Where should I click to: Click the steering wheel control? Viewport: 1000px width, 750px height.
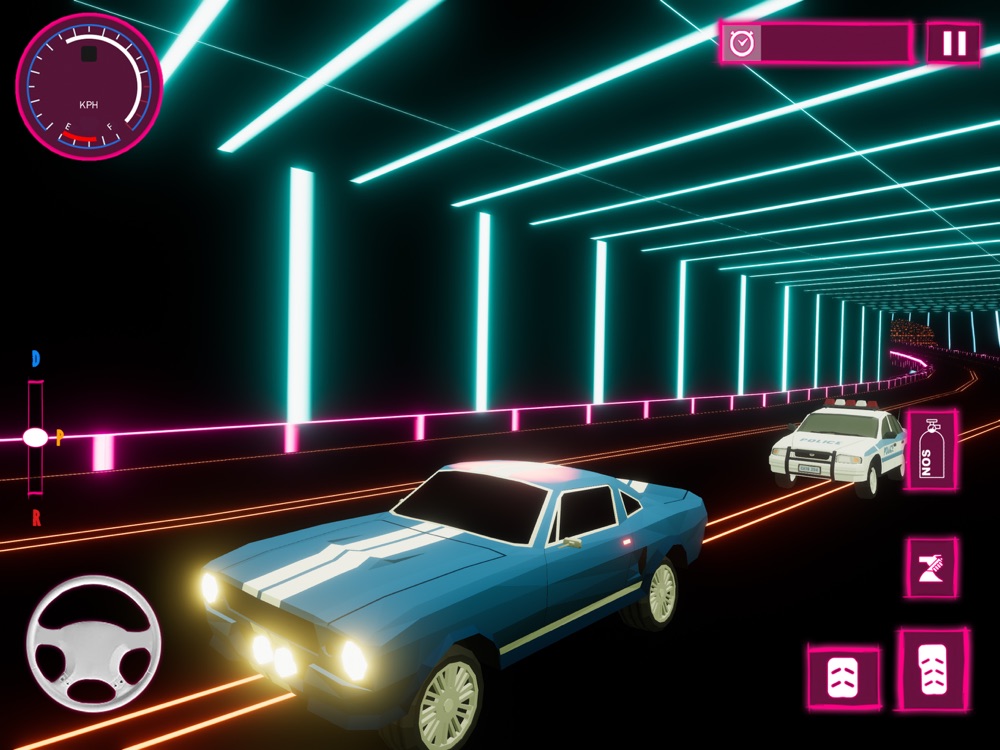point(93,644)
